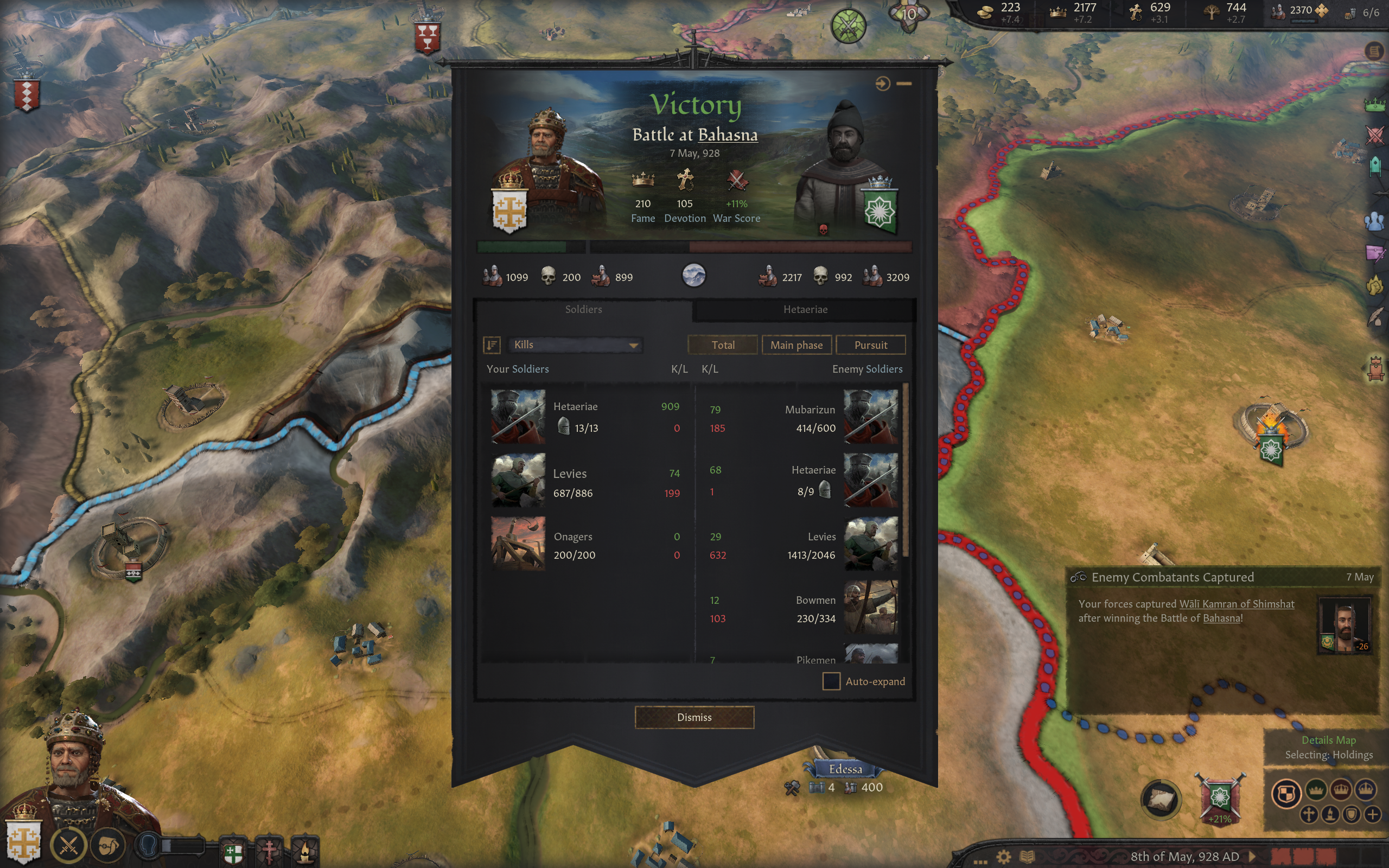The width and height of the screenshot is (1389, 868).
Task: Show Total battle phase results
Action: pyautogui.click(x=723, y=345)
